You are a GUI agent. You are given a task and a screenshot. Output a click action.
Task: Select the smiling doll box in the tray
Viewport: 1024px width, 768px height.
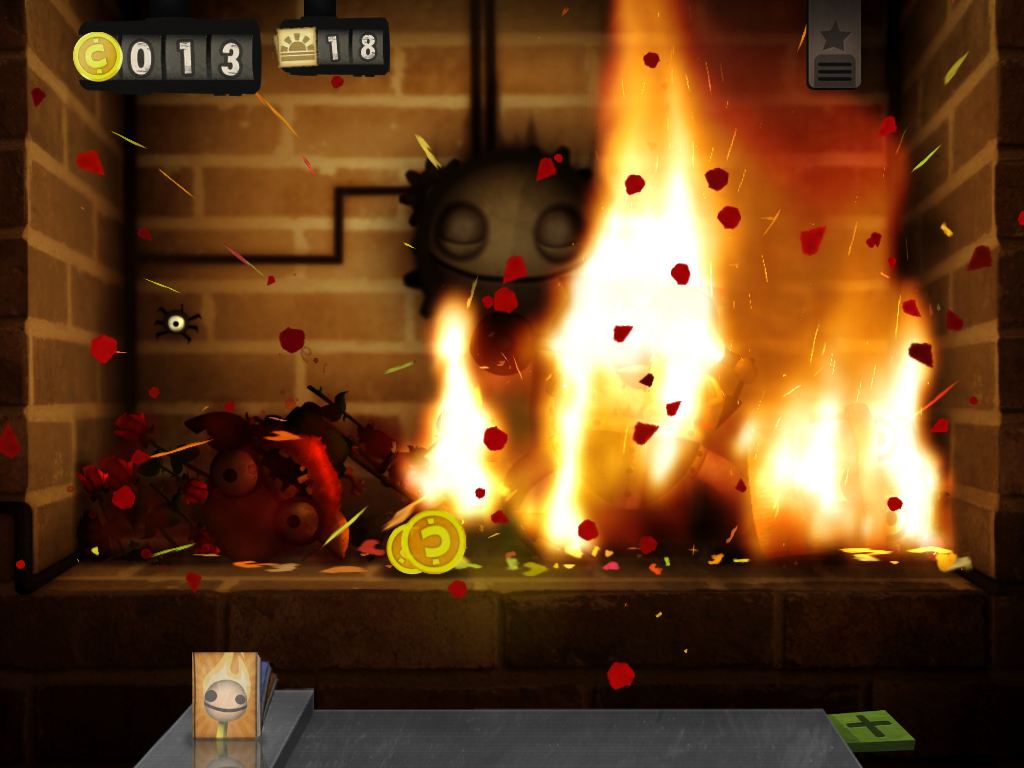(226, 695)
